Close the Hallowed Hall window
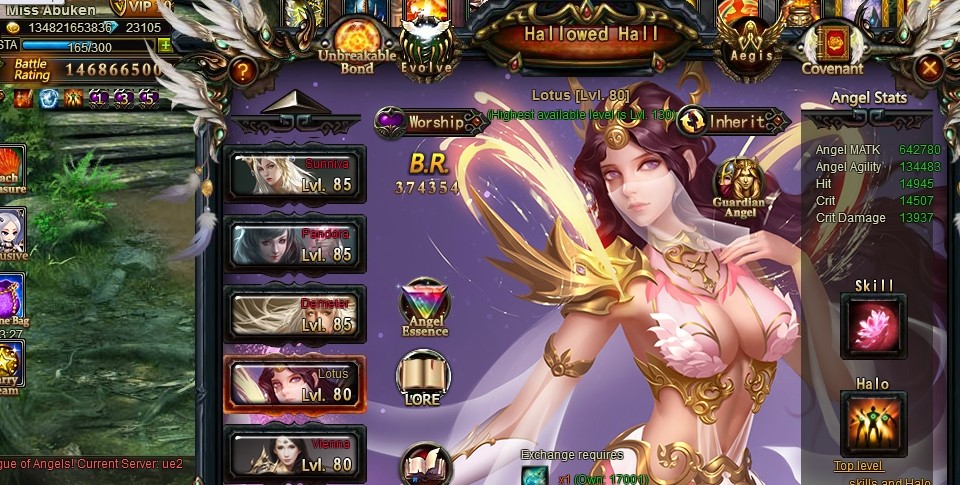Viewport: 960px width, 485px height. (x=930, y=68)
